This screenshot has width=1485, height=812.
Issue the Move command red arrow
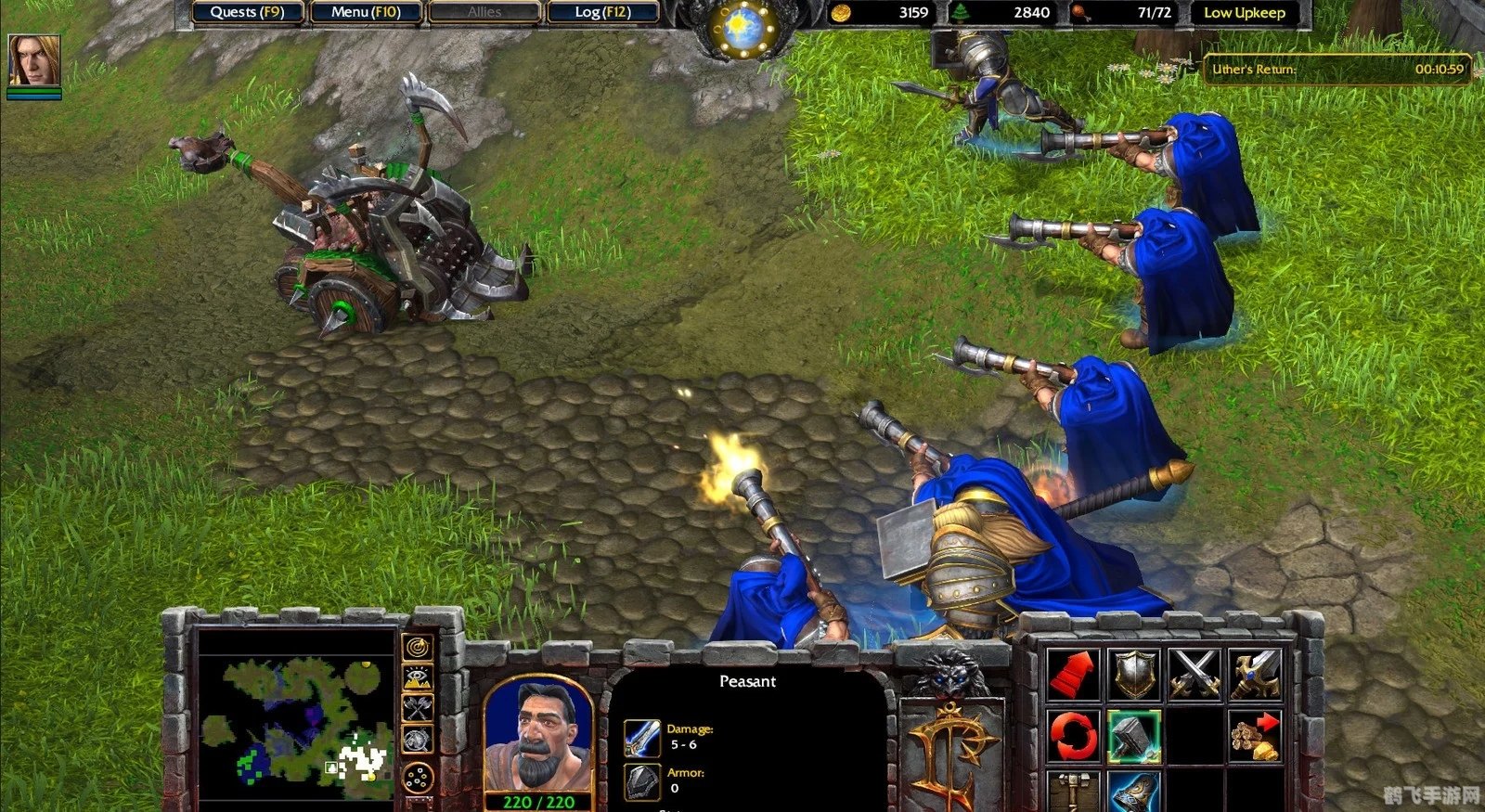pyautogui.click(x=1074, y=674)
